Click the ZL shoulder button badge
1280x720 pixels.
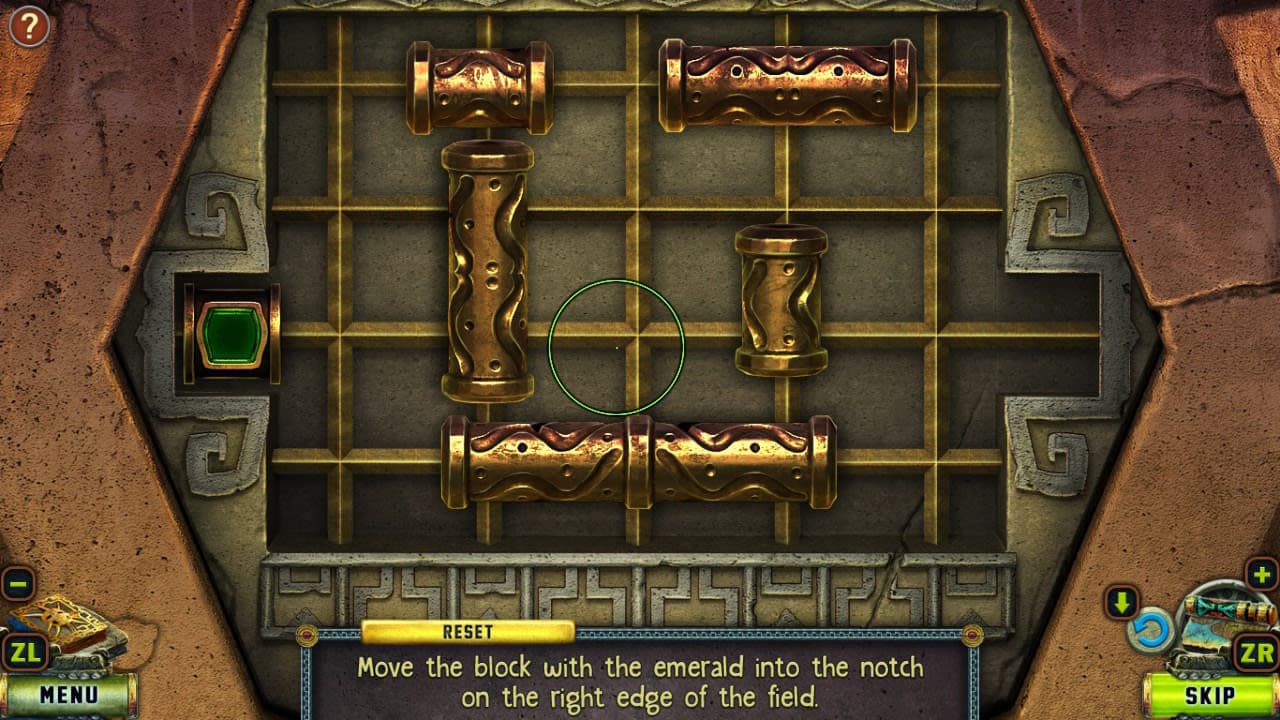[x=27, y=651]
